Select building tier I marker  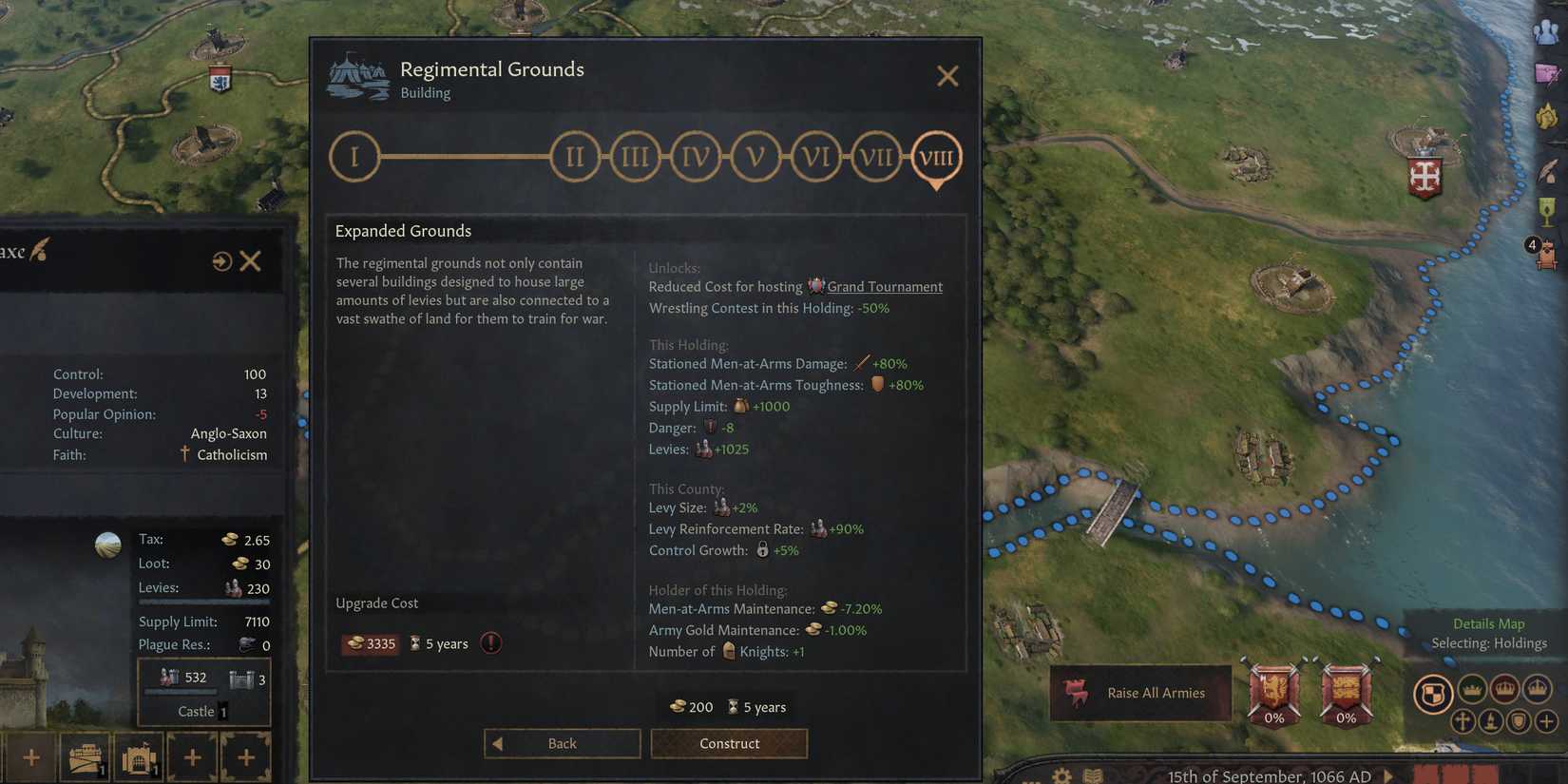(x=354, y=156)
